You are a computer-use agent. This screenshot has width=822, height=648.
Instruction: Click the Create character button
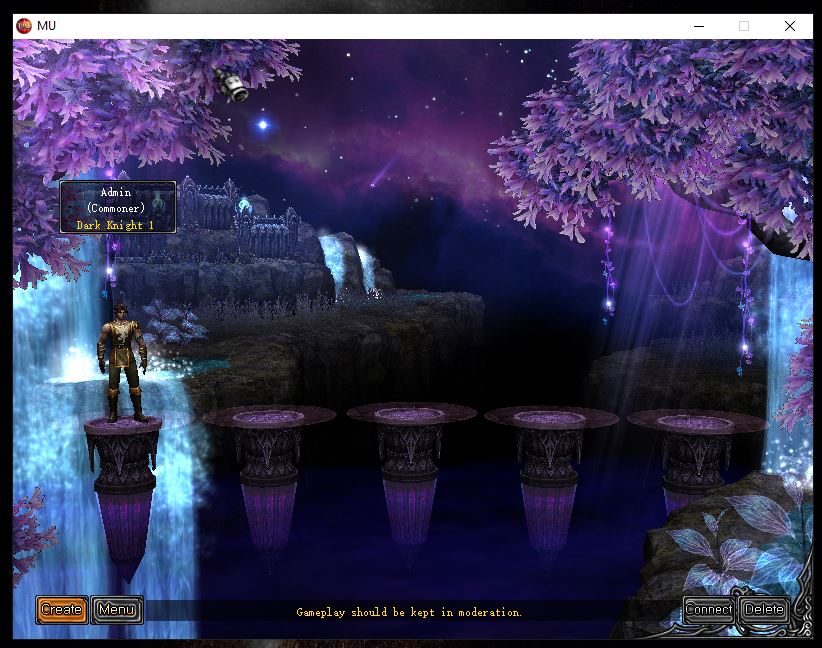pyautogui.click(x=62, y=609)
